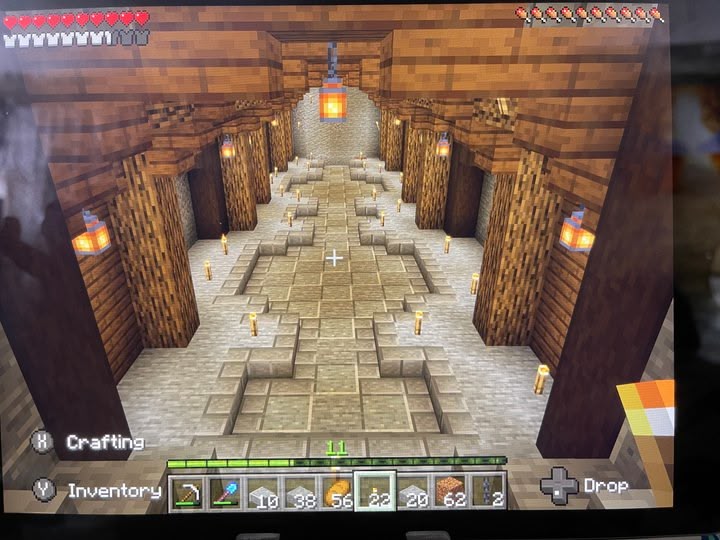Select the torch stack of 22

click(375, 491)
